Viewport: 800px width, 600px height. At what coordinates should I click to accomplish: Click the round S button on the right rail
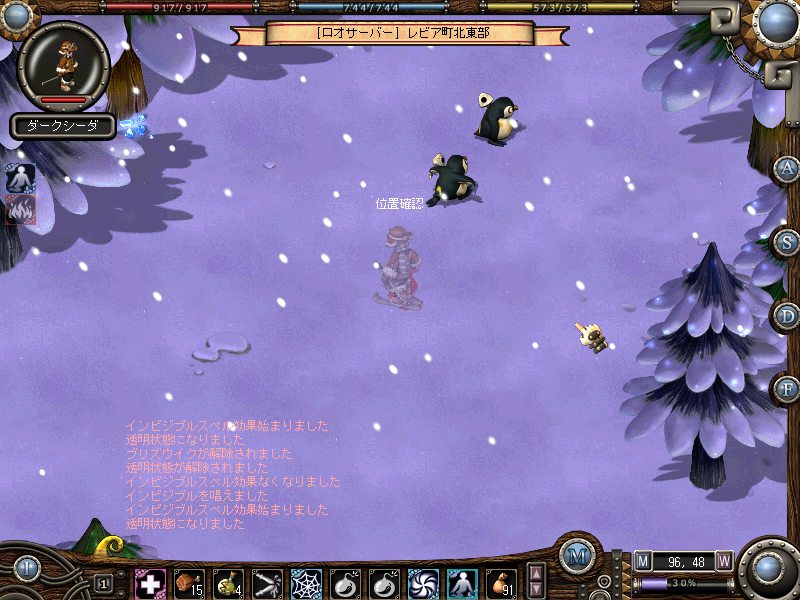pos(788,241)
